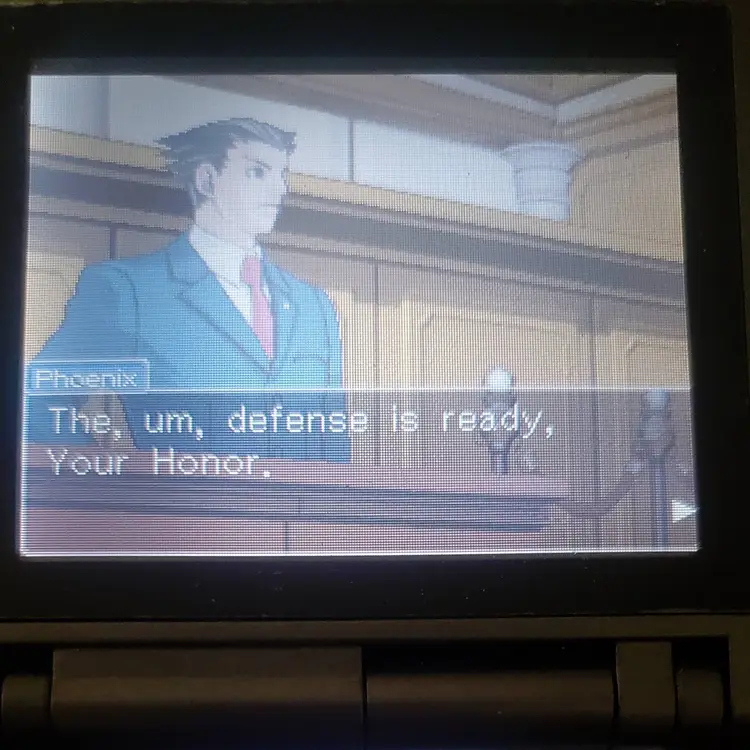Advance dialogue with the white arrow
The height and width of the screenshot is (750, 750).
click(x=682, y=511)
